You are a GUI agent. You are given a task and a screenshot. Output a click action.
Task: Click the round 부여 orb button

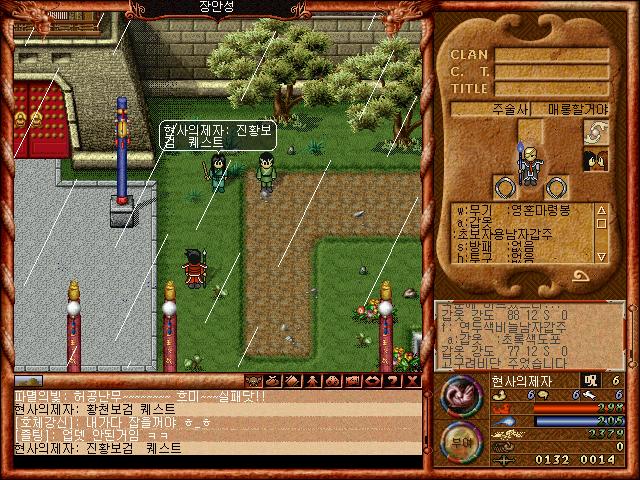pos(459,440)
